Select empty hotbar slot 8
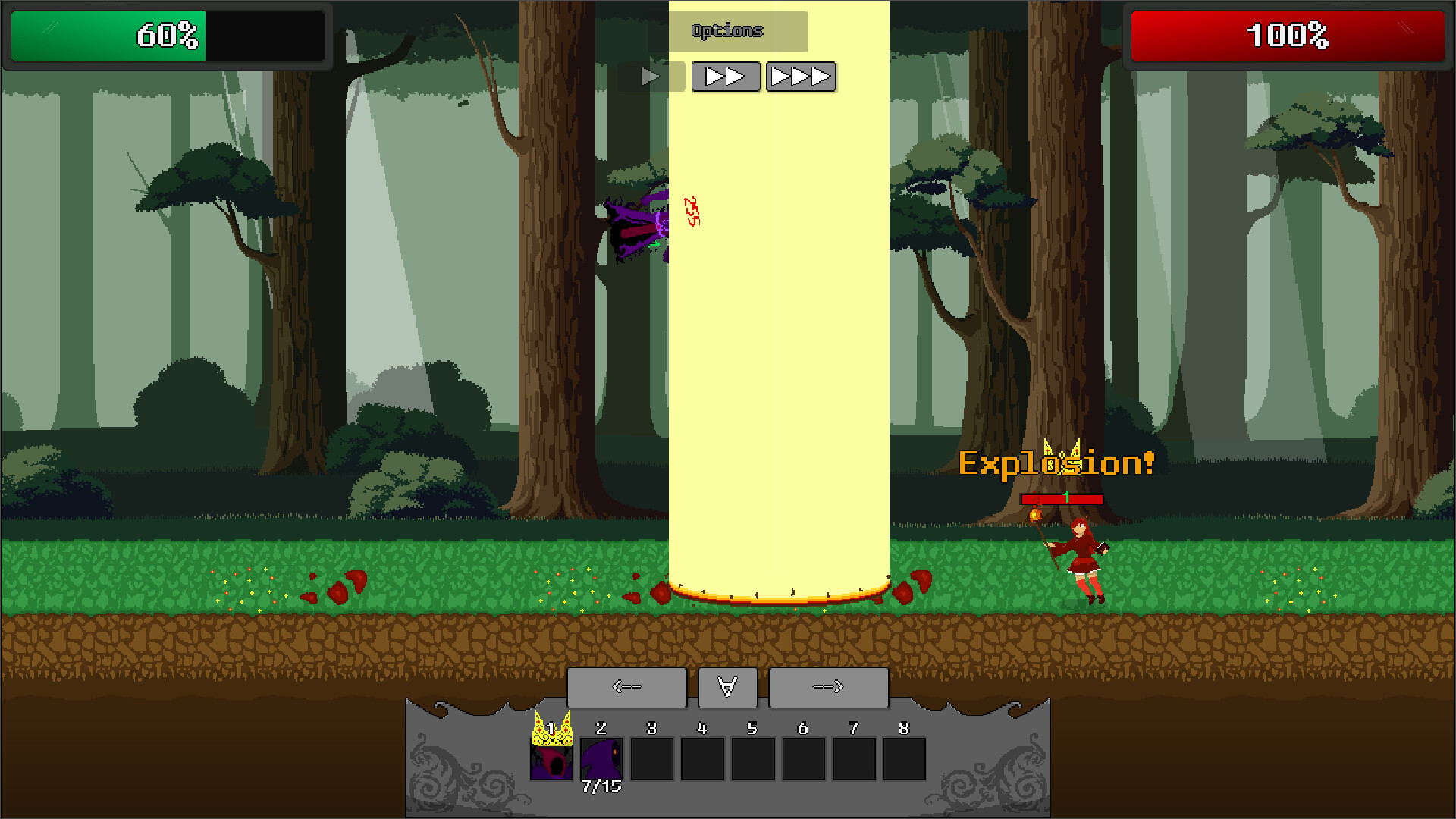Viewport: 1456px width, 819px height. (x=904, y=758)
